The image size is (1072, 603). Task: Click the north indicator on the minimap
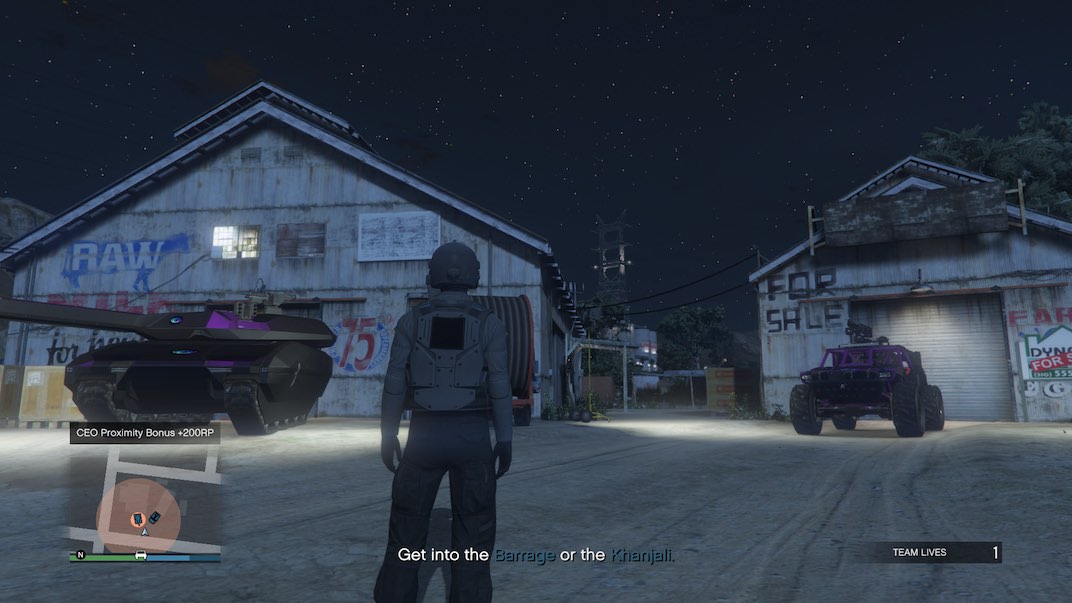pos(78,555)
